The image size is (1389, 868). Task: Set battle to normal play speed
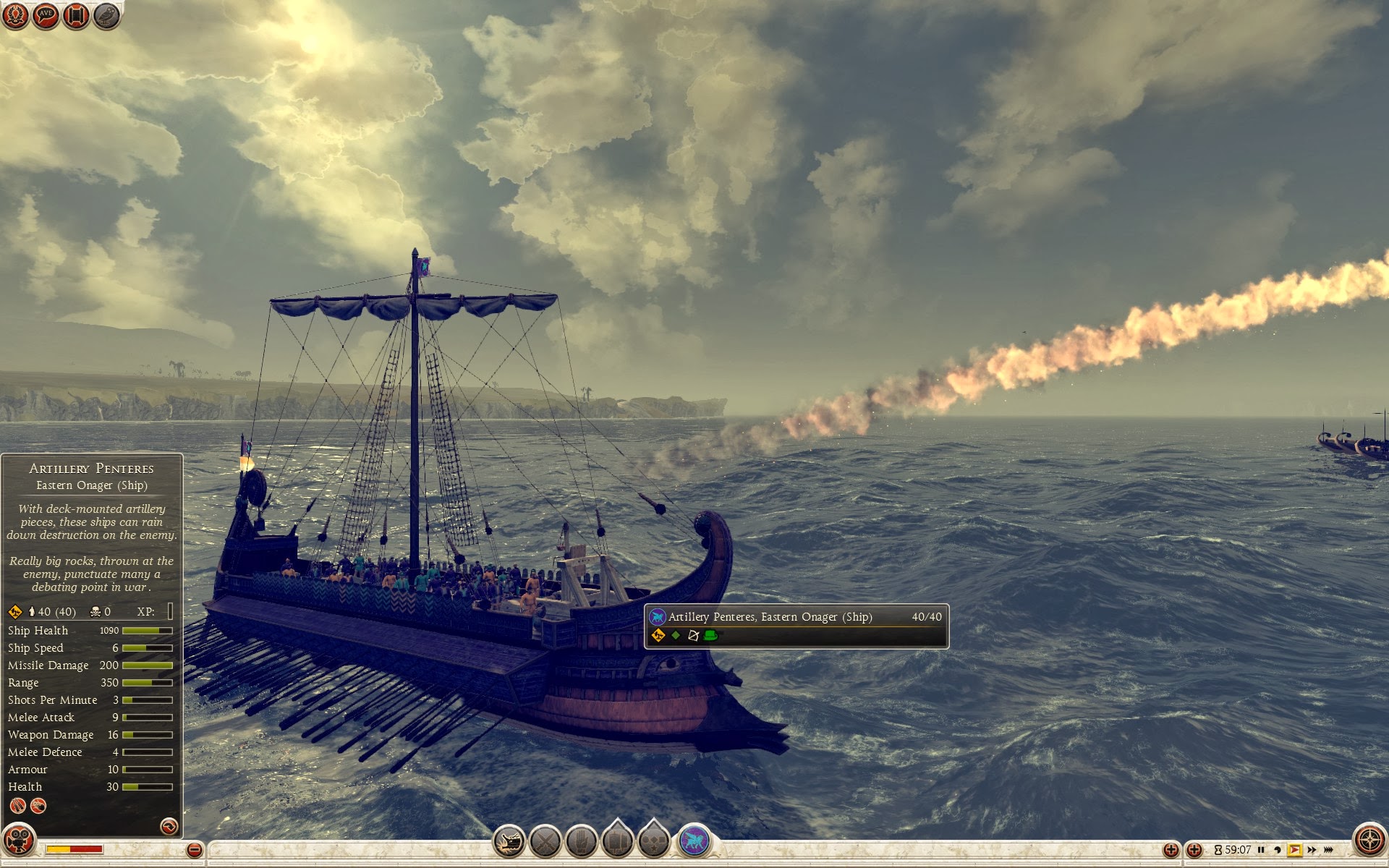coord(1295,850)
